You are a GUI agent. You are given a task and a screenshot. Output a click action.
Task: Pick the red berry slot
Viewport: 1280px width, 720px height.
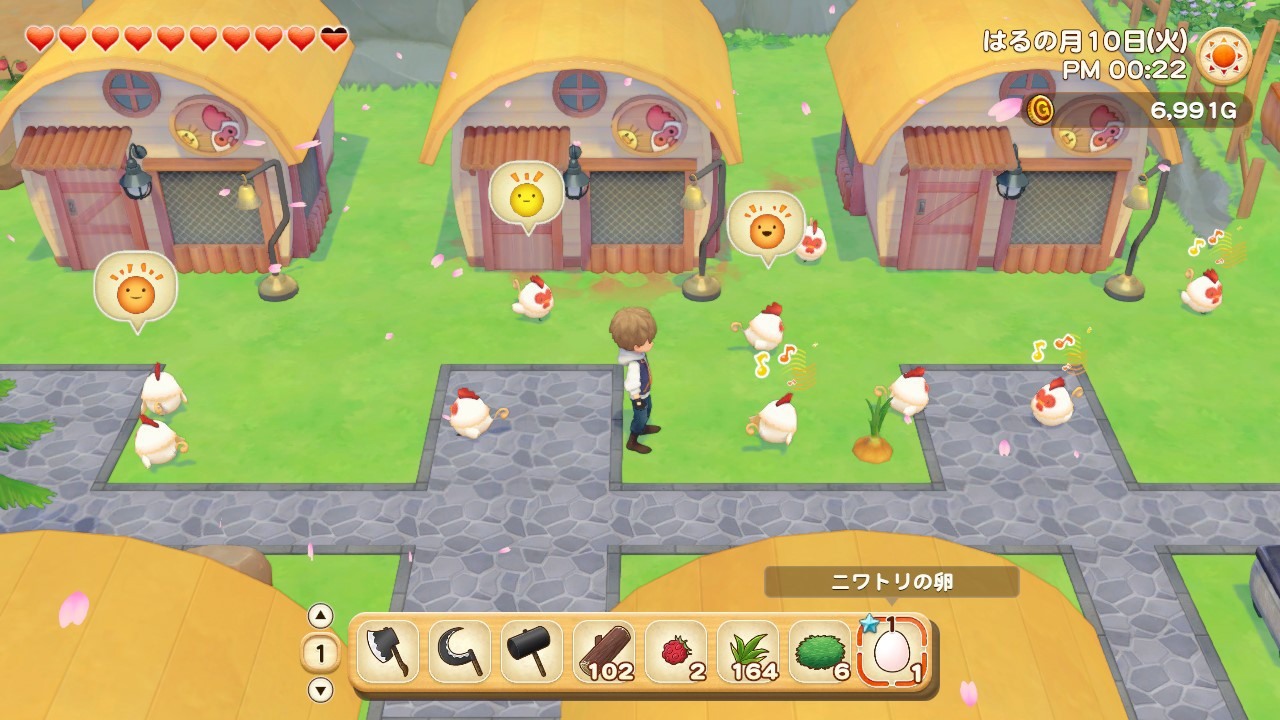click(x=676, y=652)
